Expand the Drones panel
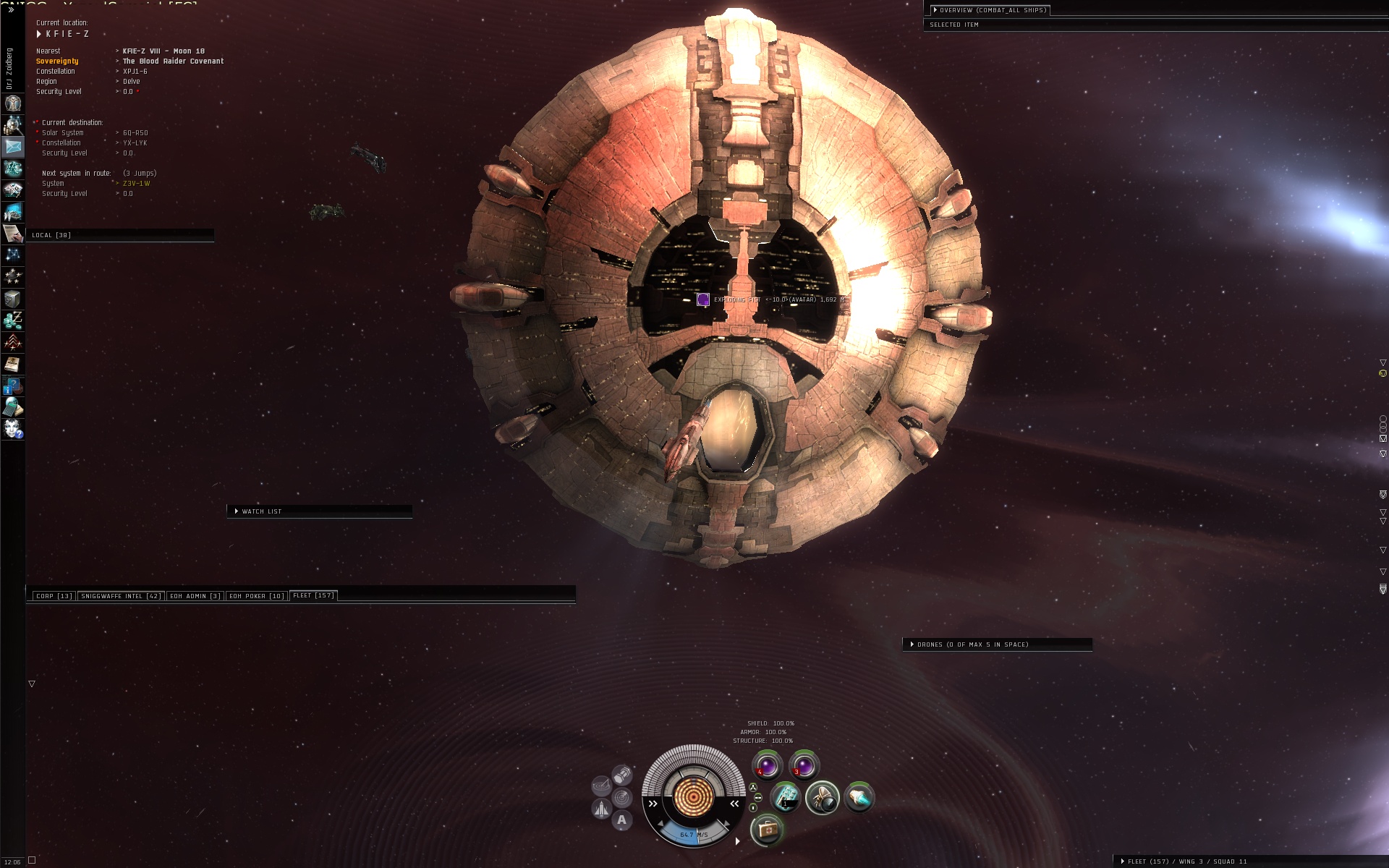 click(912, 644)
